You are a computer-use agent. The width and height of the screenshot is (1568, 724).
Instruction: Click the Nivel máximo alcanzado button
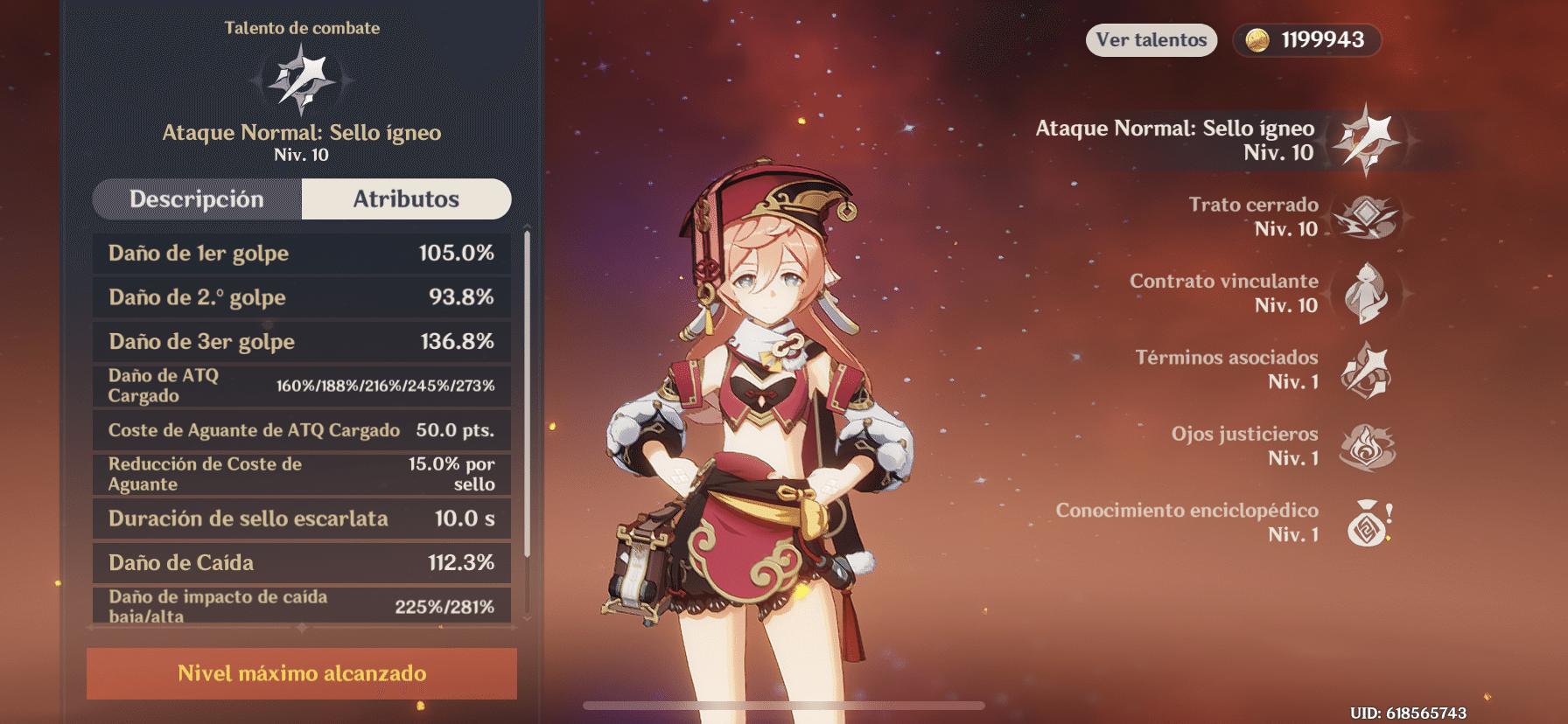[x=302, y=673]
